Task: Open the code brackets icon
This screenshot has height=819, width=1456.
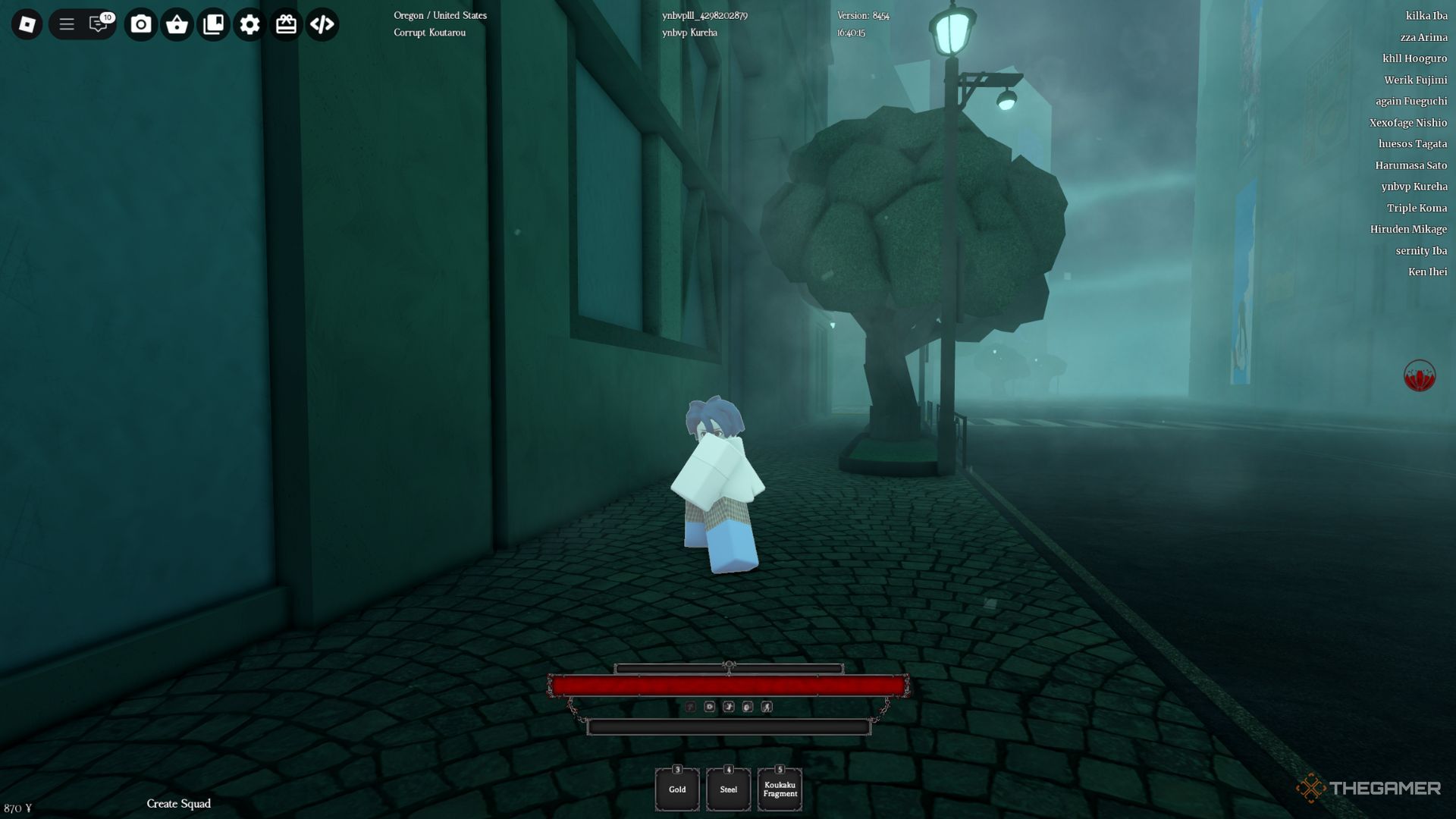Action: (322, 24)
